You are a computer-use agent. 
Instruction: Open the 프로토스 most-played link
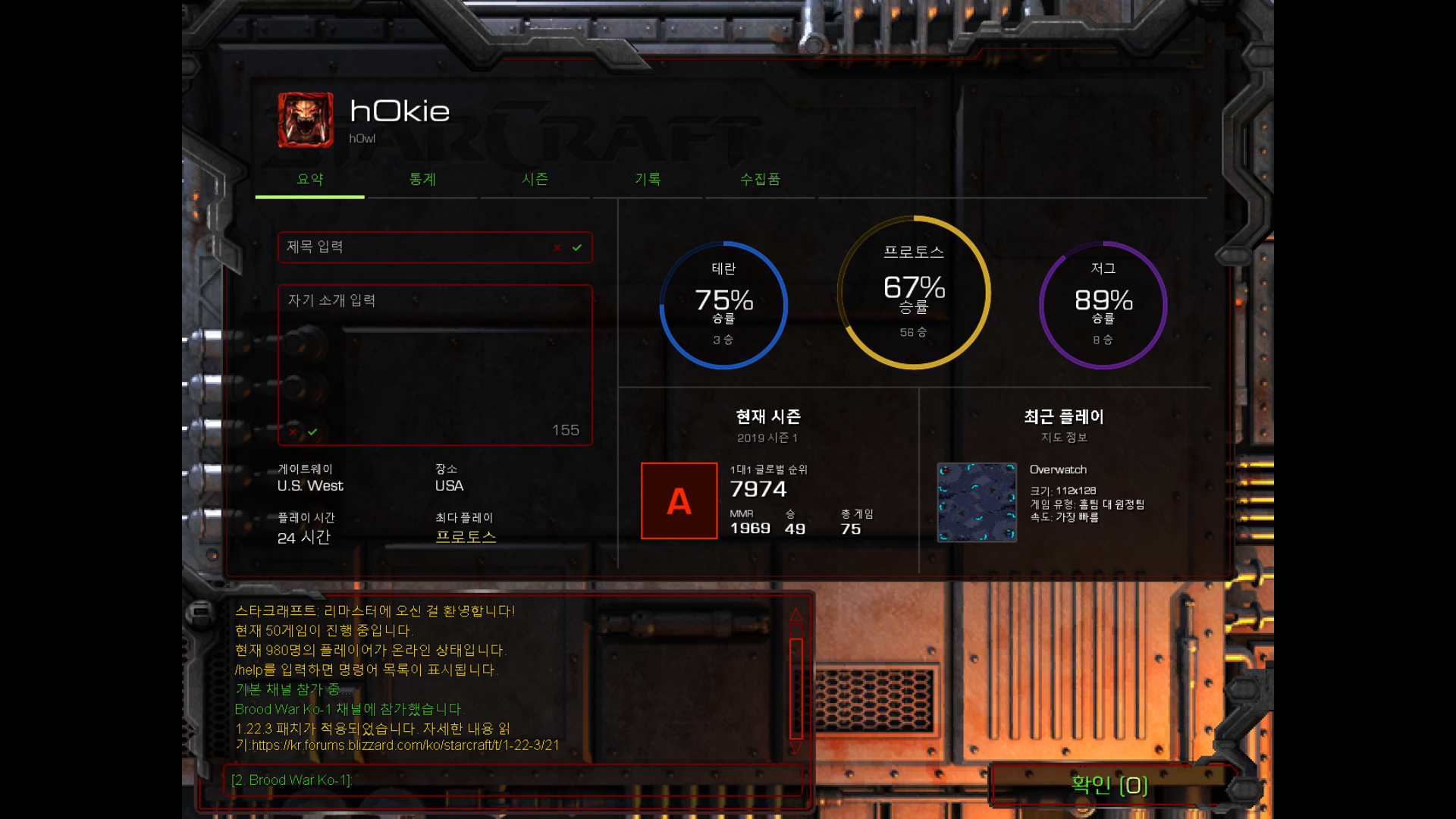coord(466,537)
